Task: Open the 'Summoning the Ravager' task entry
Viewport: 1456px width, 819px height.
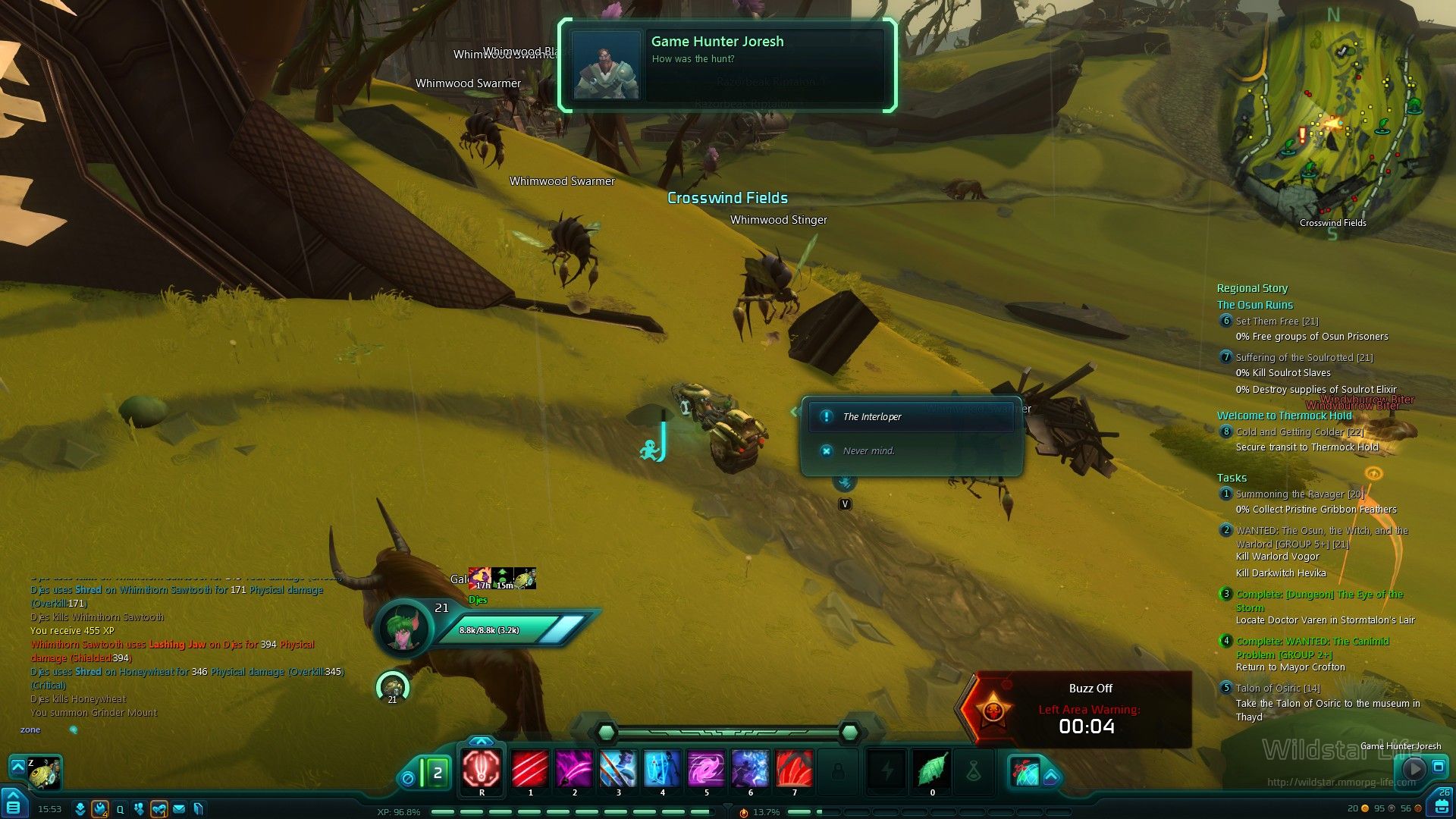Action: (x=1300, y=494)
